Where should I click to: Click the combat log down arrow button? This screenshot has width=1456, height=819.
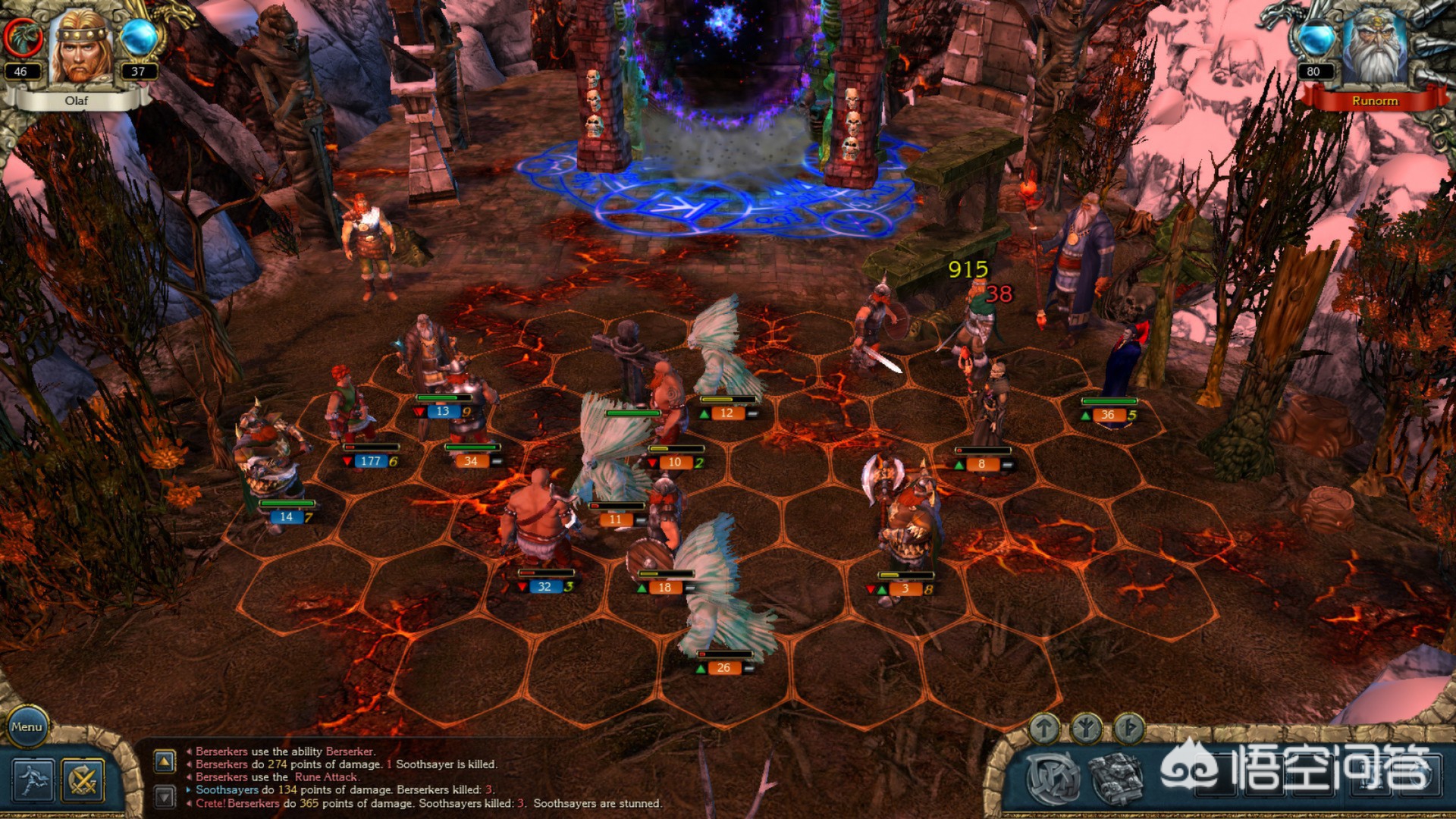pos(165,795)
